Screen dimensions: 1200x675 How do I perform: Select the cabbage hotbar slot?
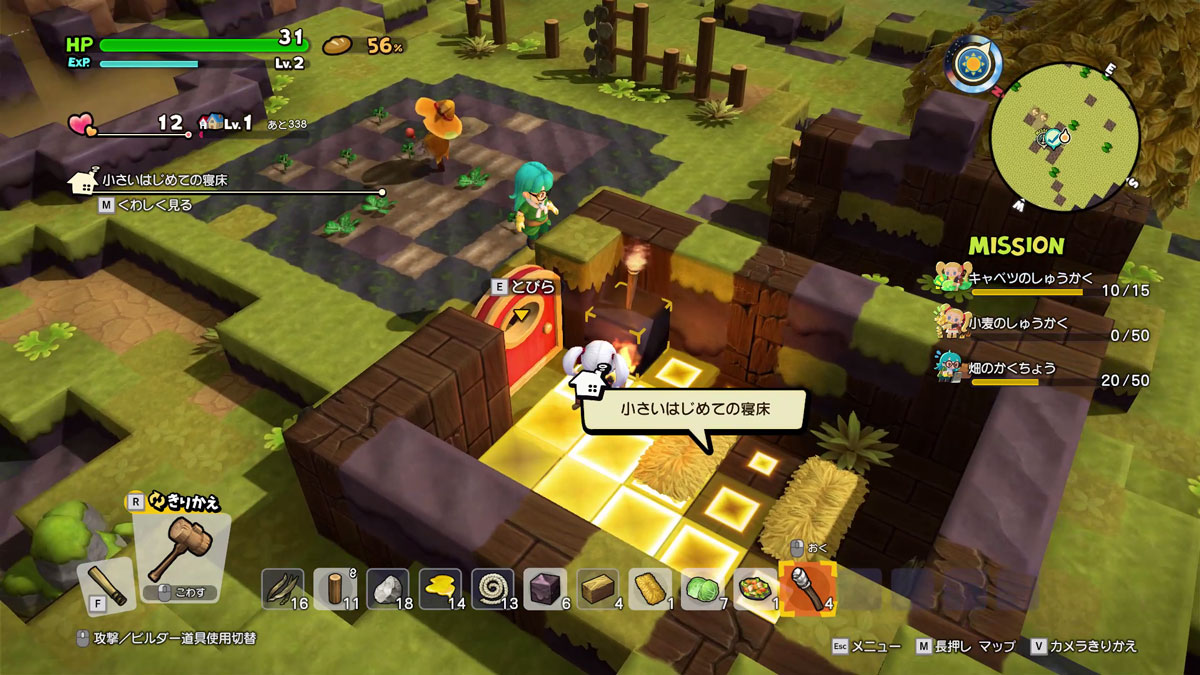[x=702, y=588]
